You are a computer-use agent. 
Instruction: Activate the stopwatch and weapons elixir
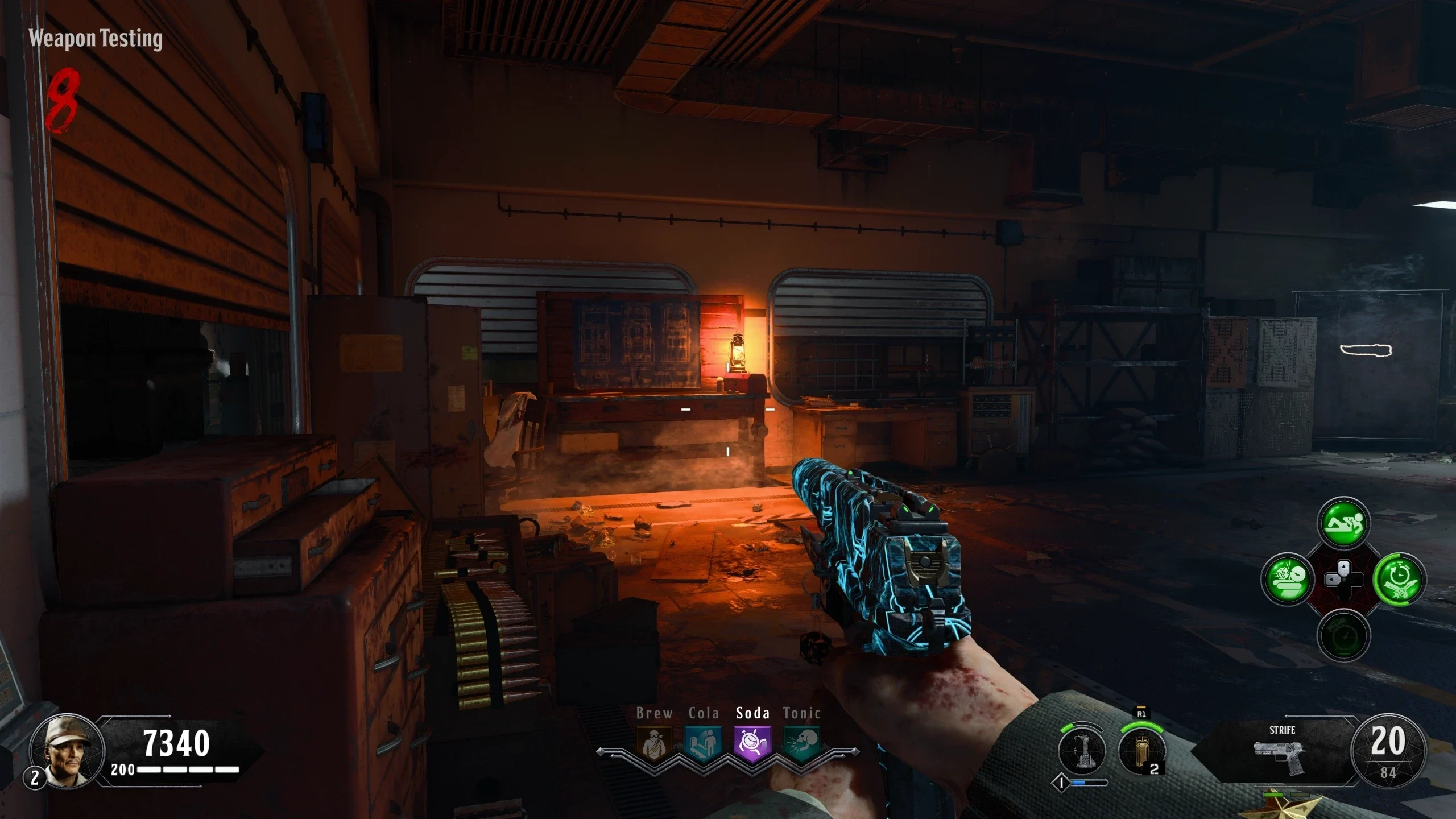click(x=1399, y=580)
